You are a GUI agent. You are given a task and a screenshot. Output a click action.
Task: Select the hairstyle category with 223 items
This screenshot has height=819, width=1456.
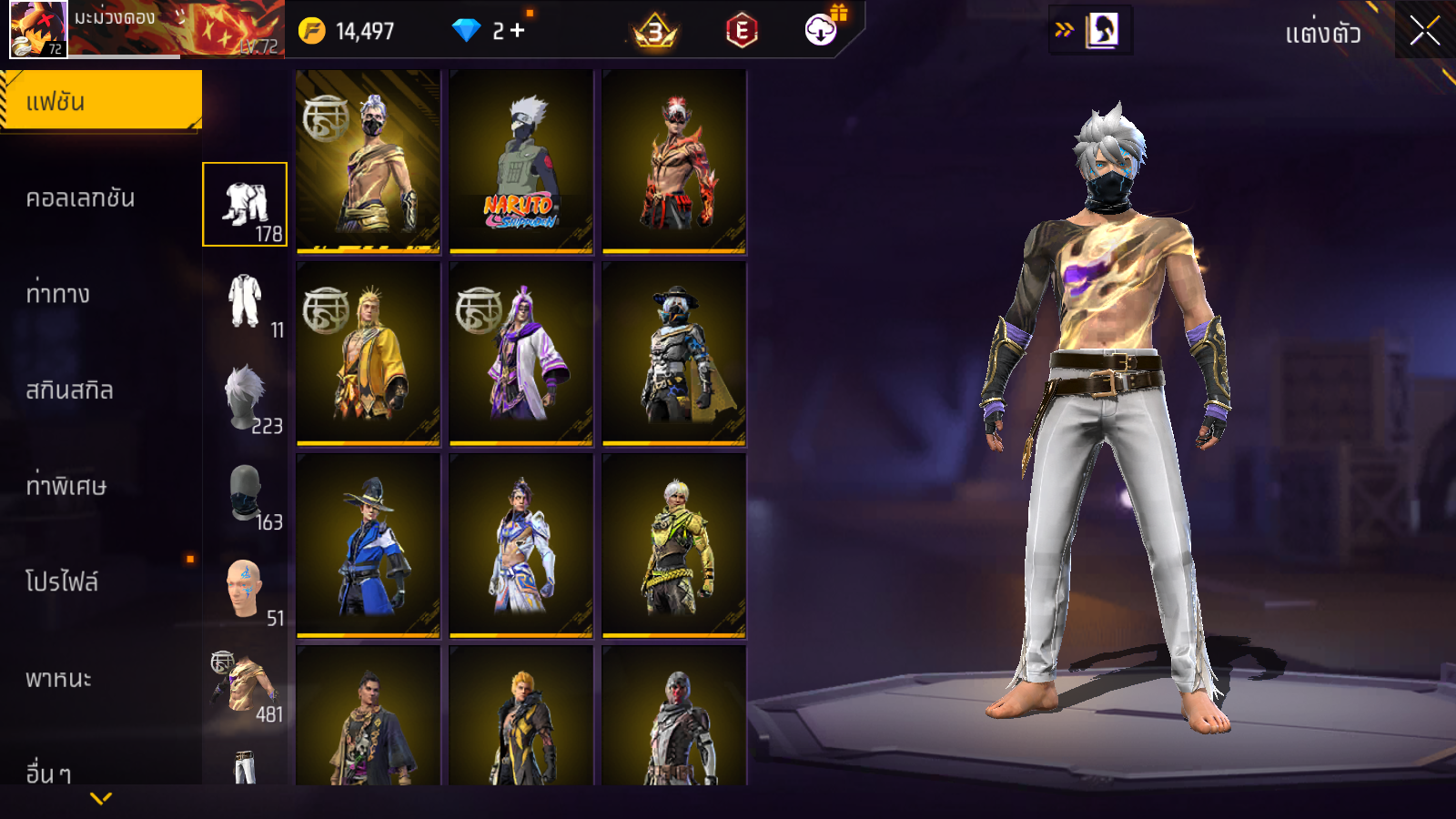pos(247,398)
